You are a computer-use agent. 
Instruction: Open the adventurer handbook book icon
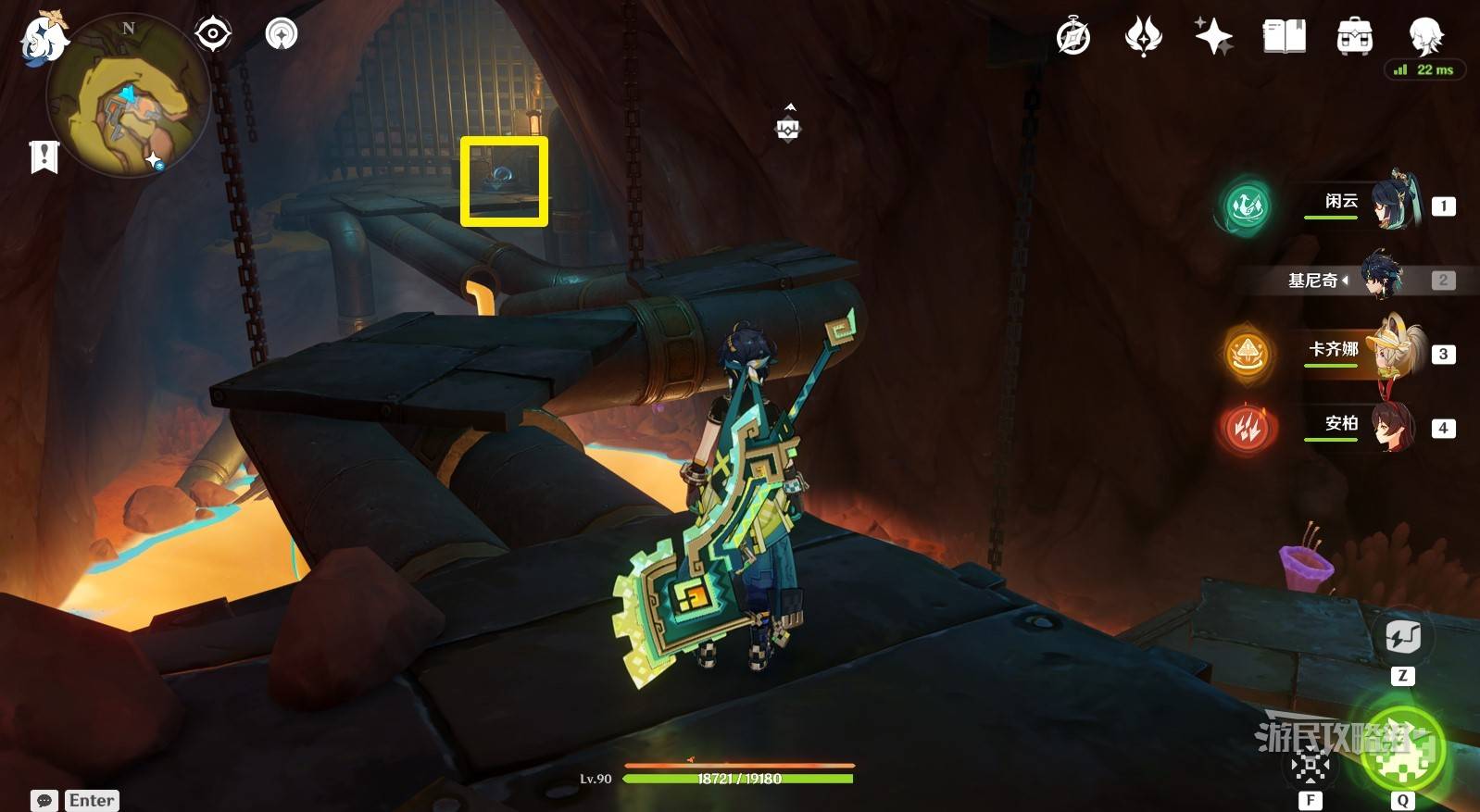click(1284, 37)
